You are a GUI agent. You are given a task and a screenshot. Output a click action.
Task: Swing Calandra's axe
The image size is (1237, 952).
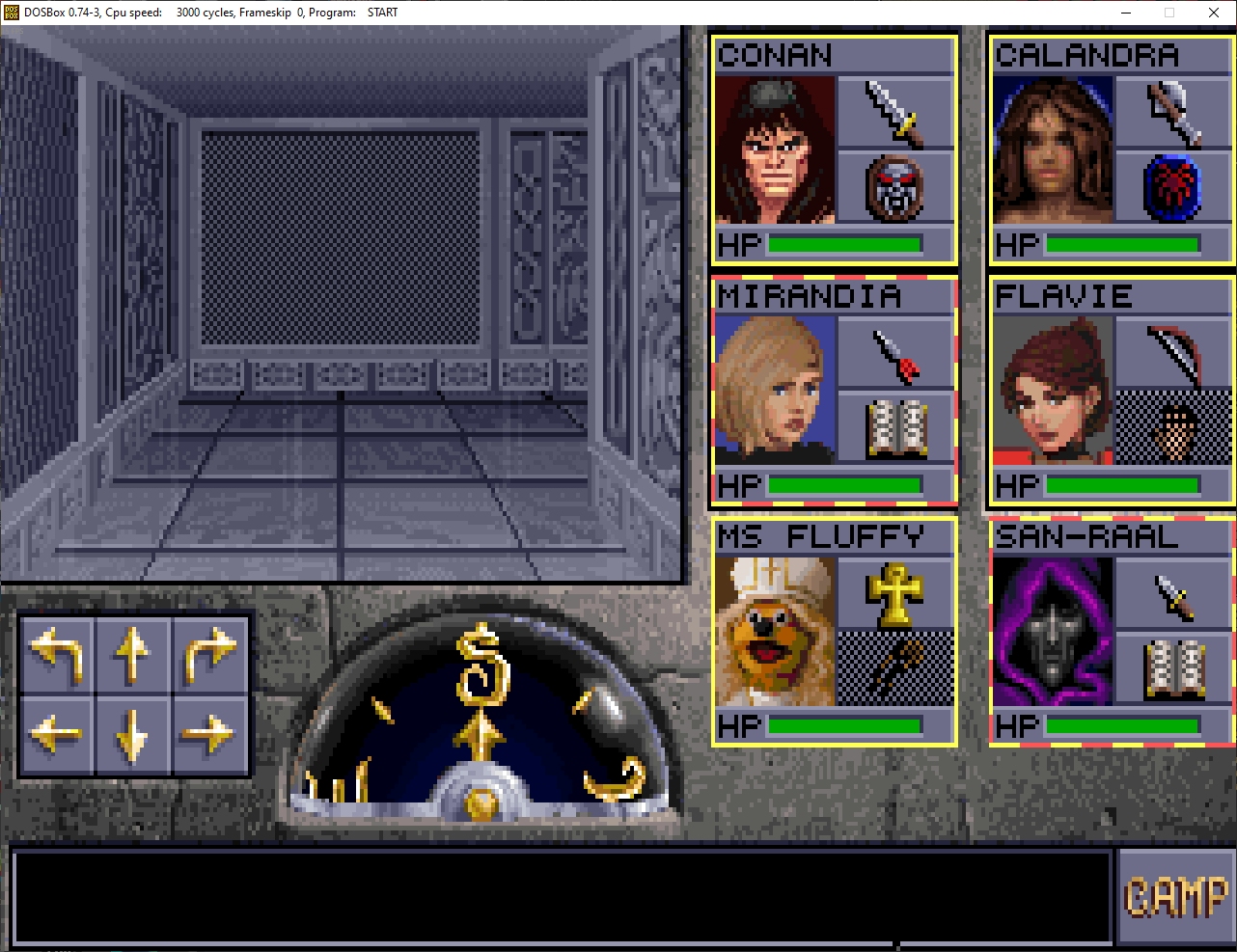(x=1172, y=112)
